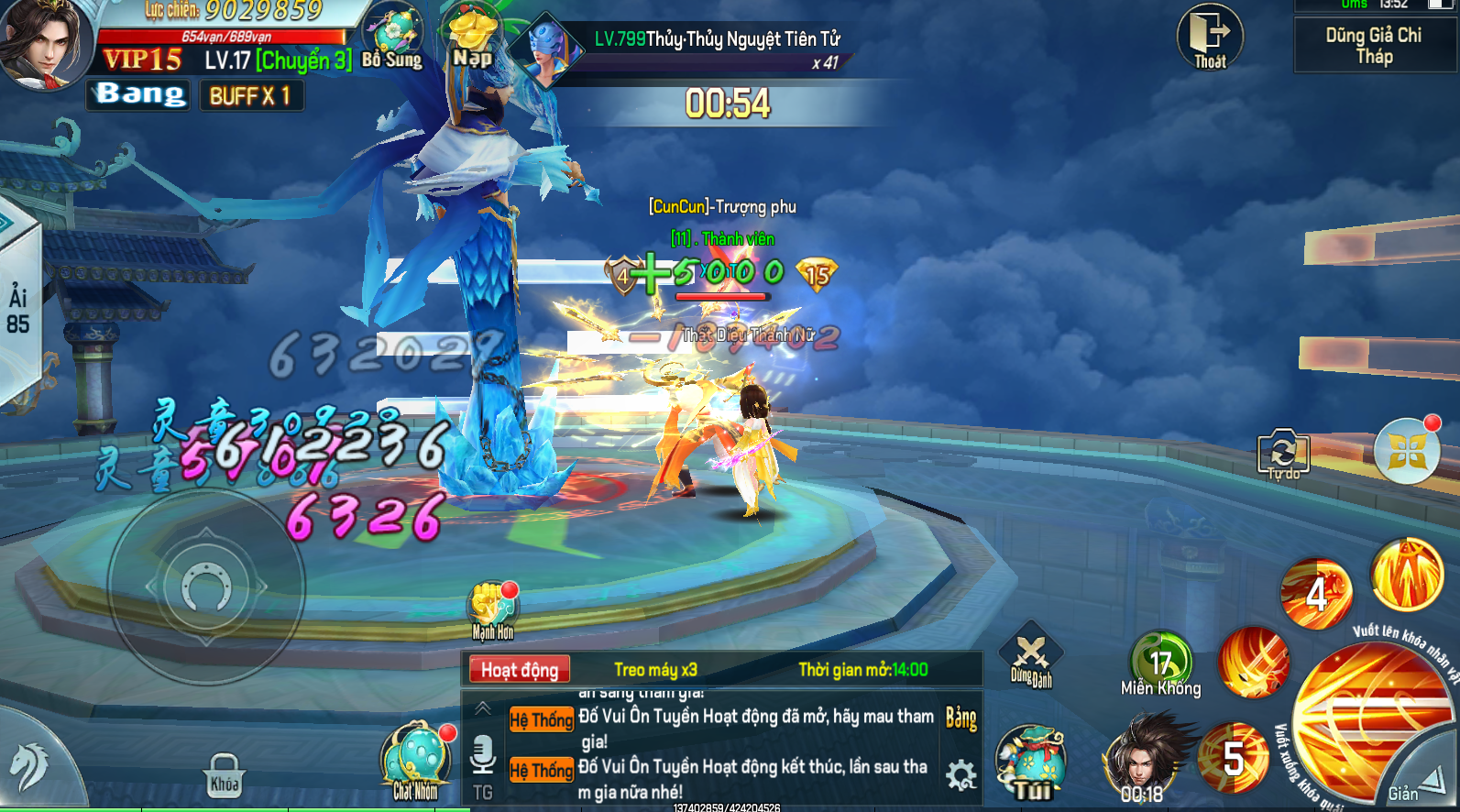Open Chat Nhóm group chat
1460x812 pixels.
[x=417, y=763]
